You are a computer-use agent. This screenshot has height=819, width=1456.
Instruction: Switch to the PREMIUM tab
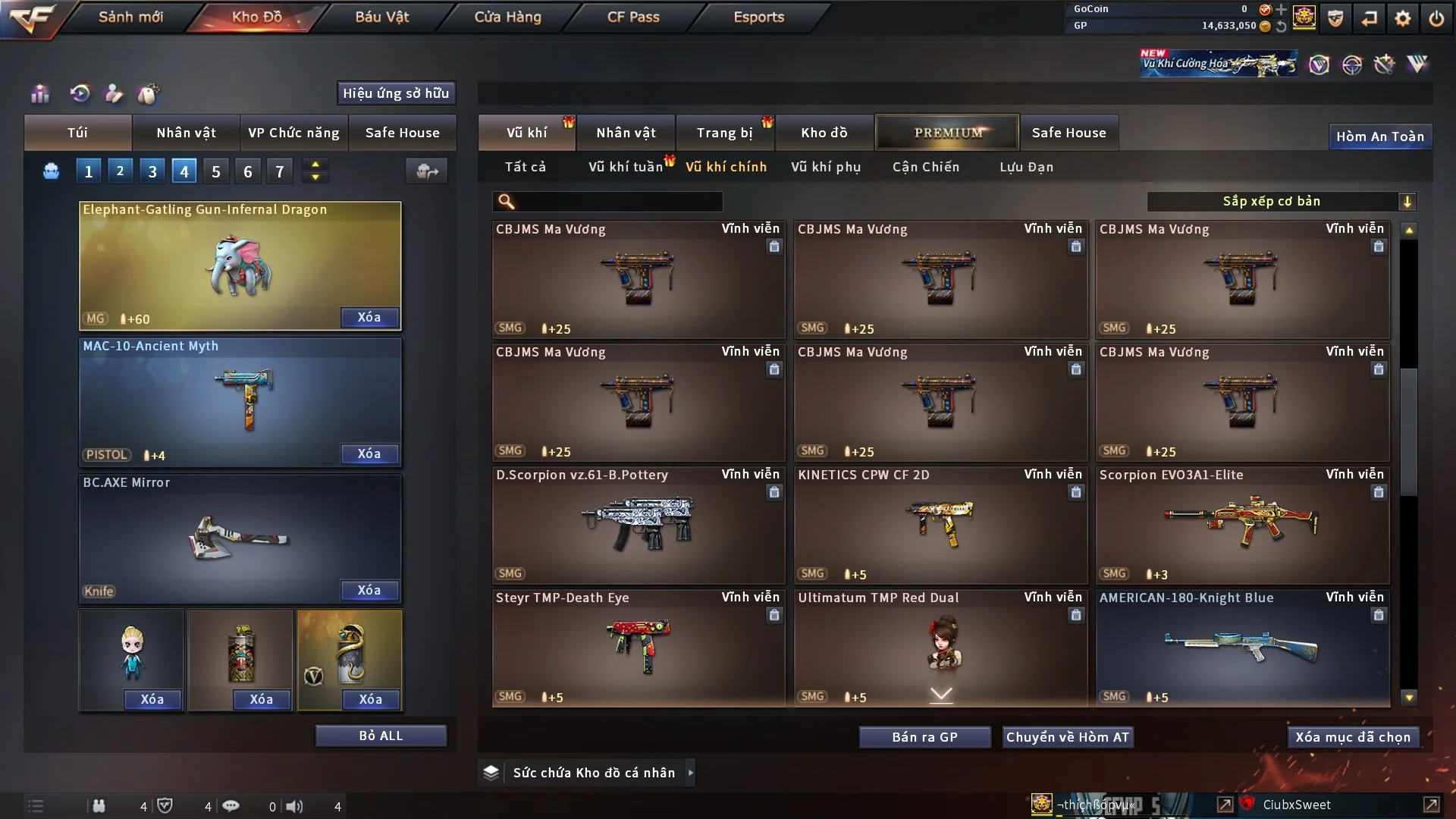click(947, 133)
